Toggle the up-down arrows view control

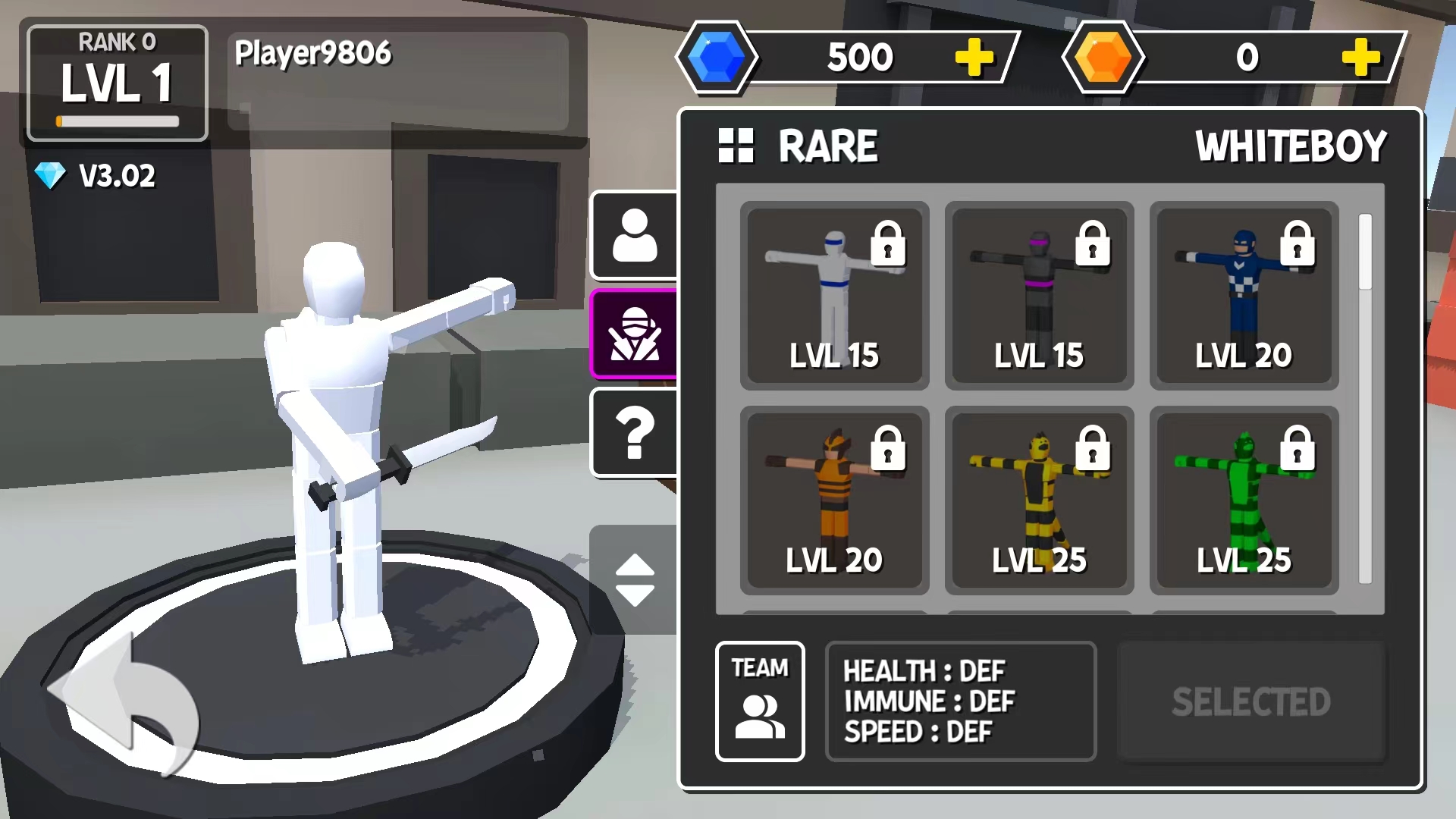pyautogui.click(x=635, y=580)
